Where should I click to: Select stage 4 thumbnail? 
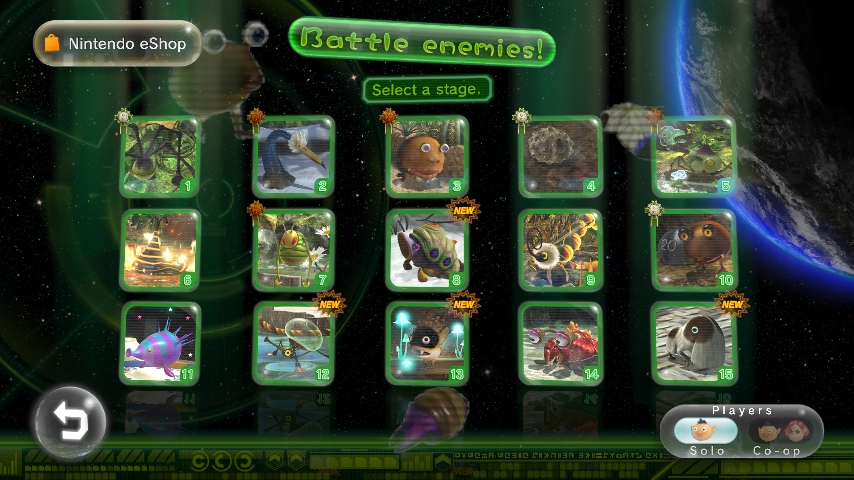tap(560, 157)
